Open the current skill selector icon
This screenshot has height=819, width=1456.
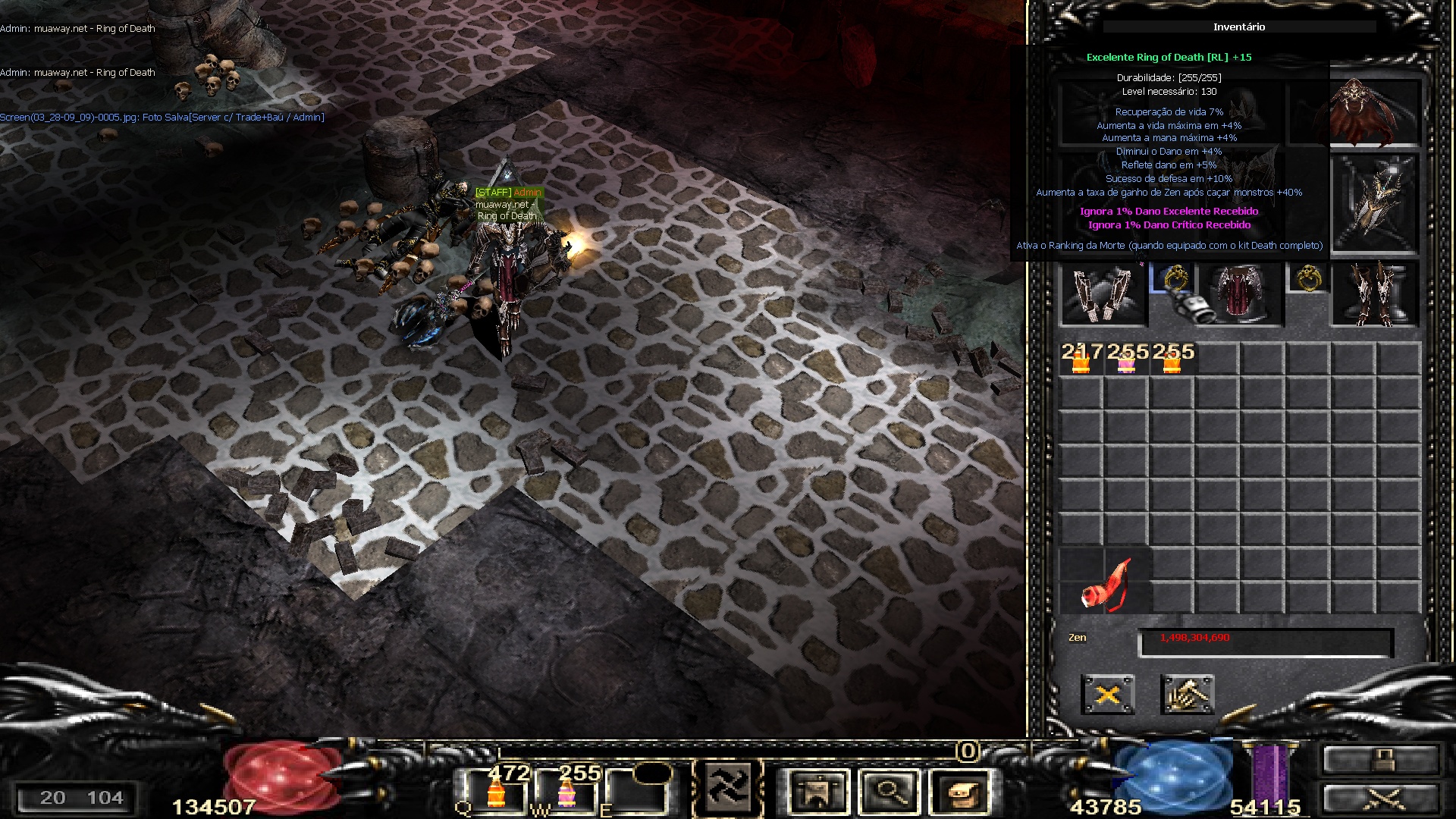(727, 790)
